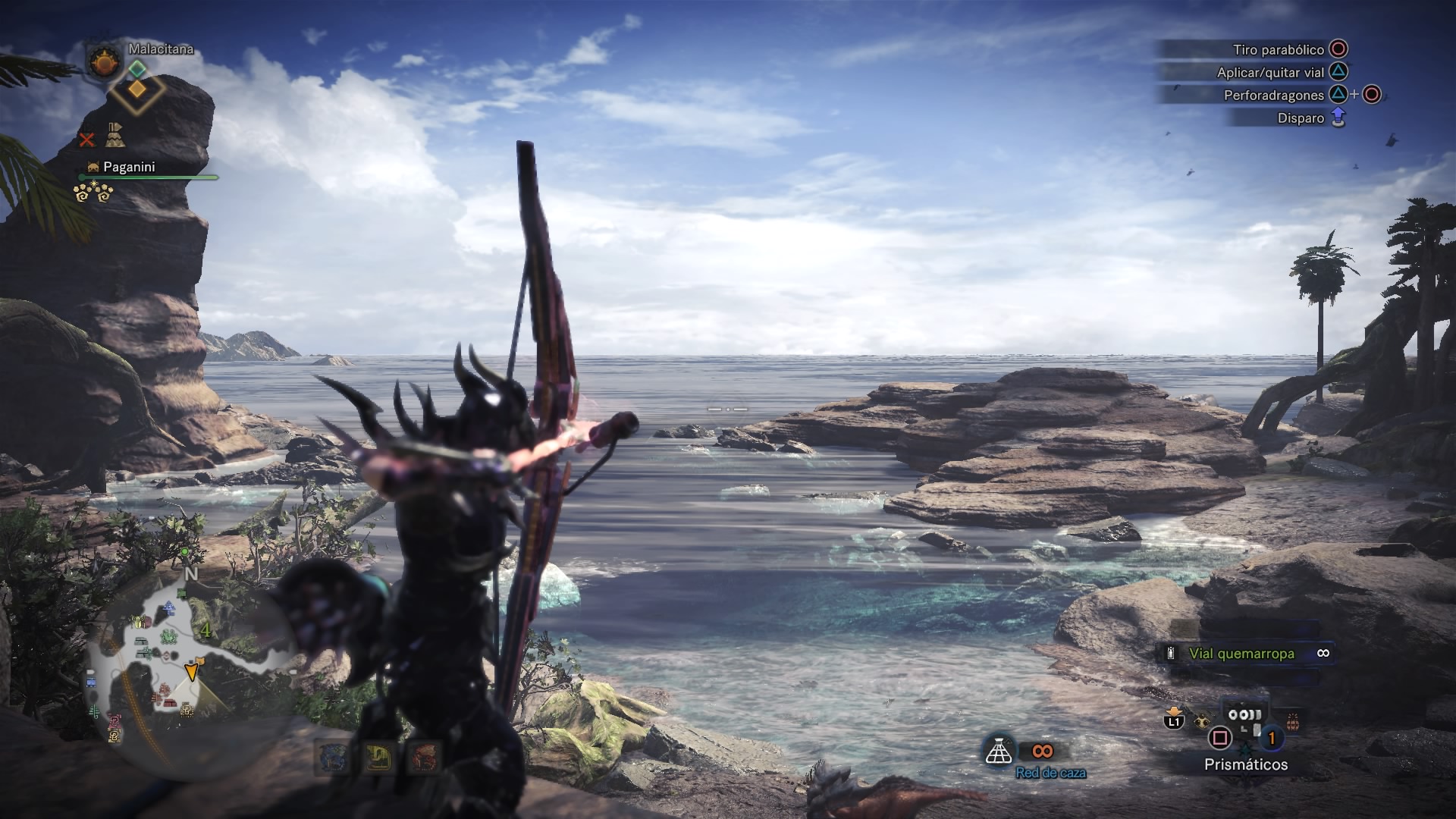Image resolution: width=1456 pixels, height=819 pixels.
Task: Select the orange pinecone item in the item bar
Action: 1292,721
